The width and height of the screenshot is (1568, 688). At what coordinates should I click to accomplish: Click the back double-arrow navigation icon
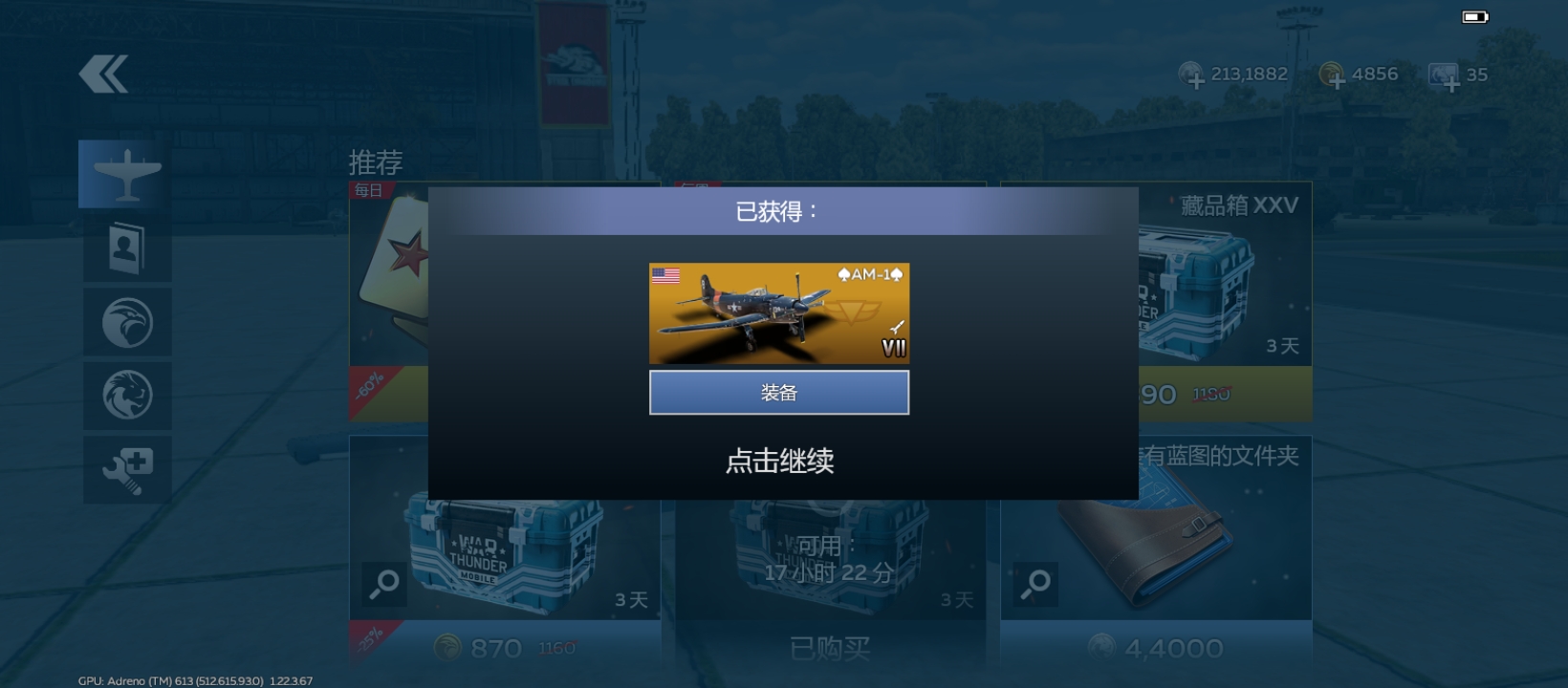coord(102,72)
